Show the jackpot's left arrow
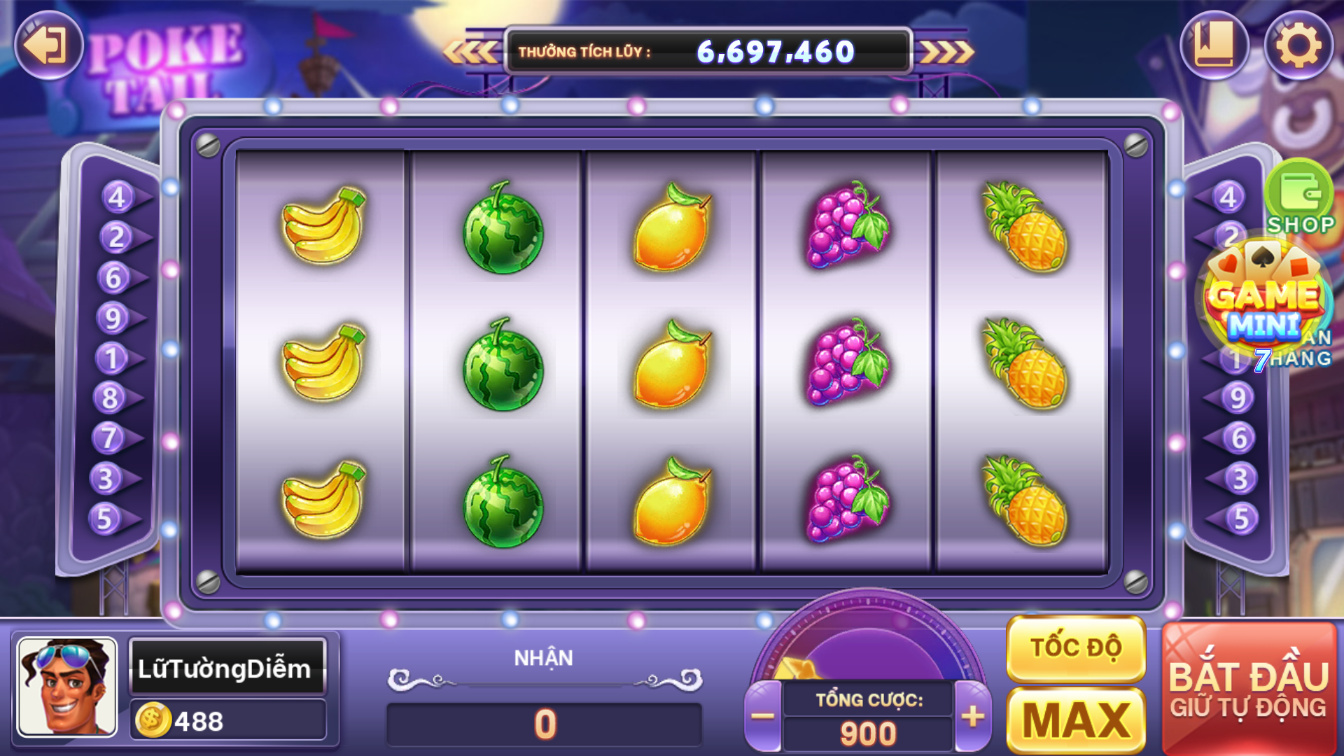 [x=471, y=51]
